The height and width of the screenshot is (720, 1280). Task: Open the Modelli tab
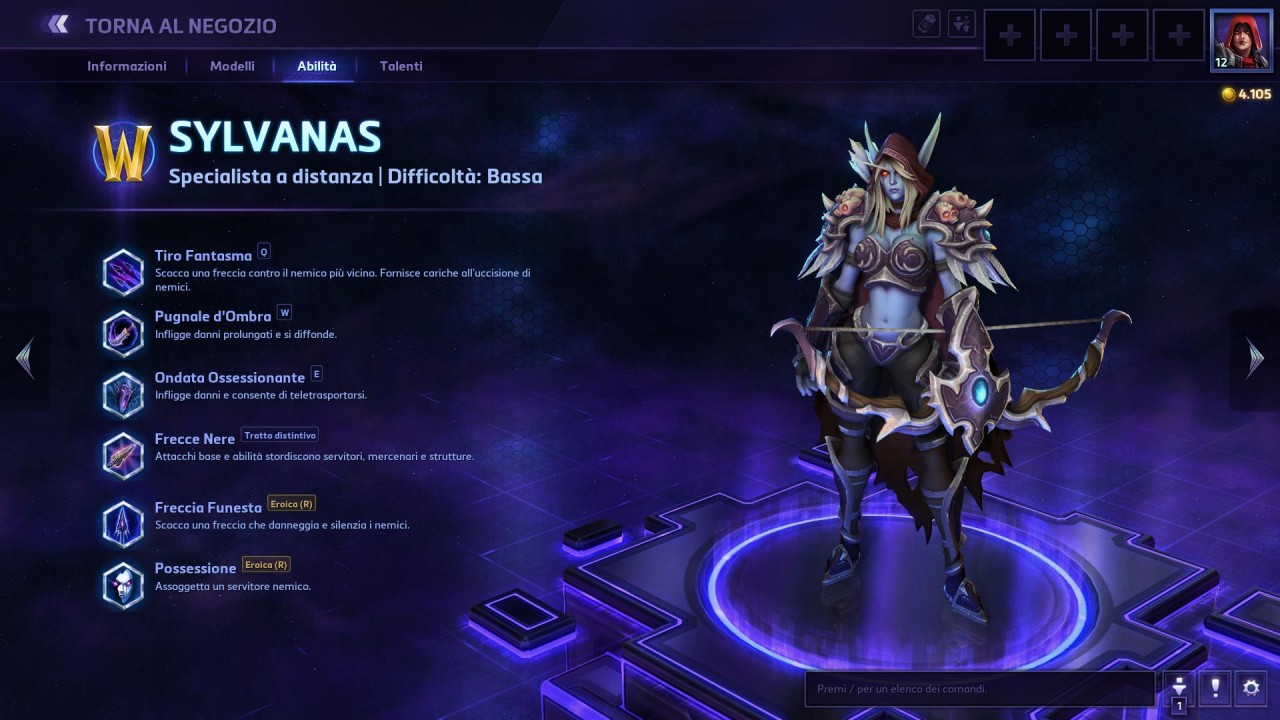pyautogui.click(x=232, y=66)
